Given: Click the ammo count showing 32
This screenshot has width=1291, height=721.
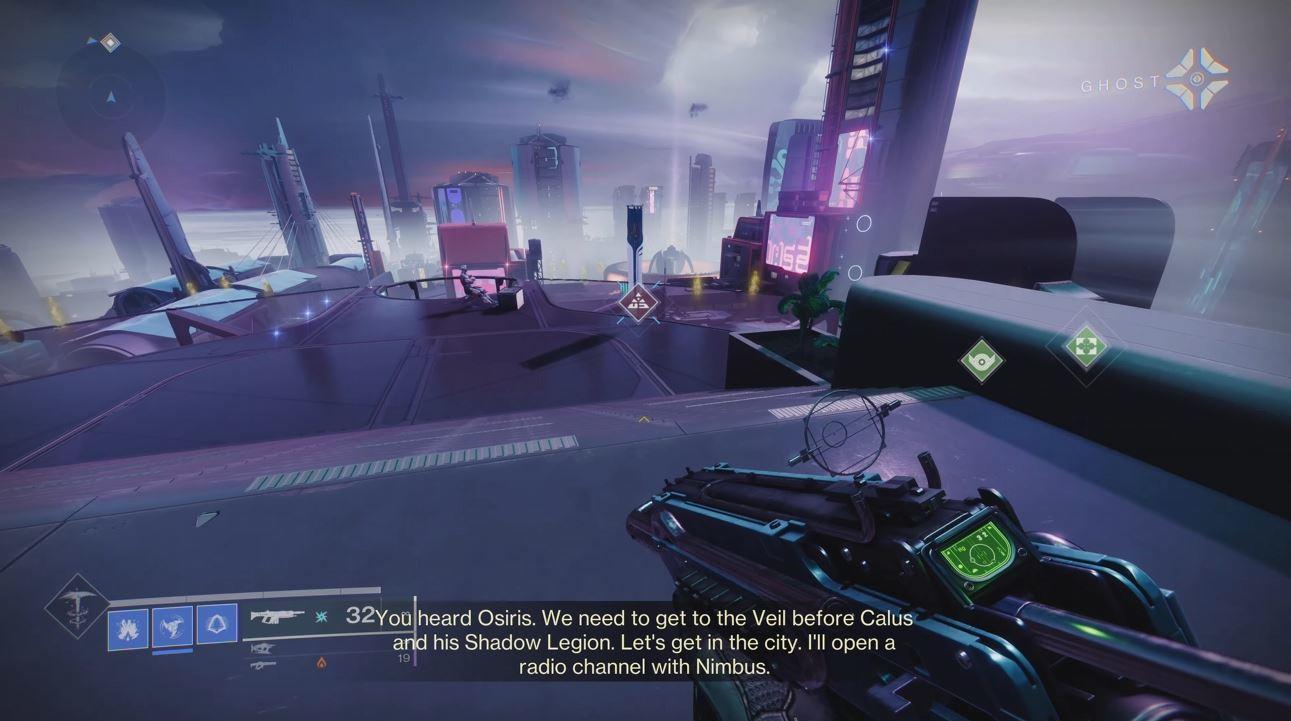Looking at the screenshot, I should 361,617.
